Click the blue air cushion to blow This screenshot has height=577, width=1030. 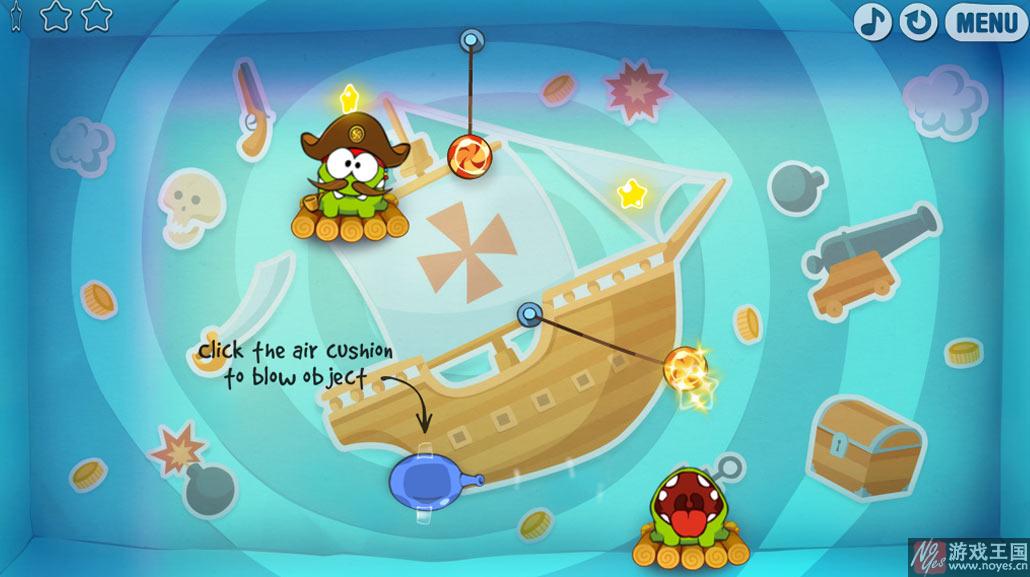pos(428,478)
